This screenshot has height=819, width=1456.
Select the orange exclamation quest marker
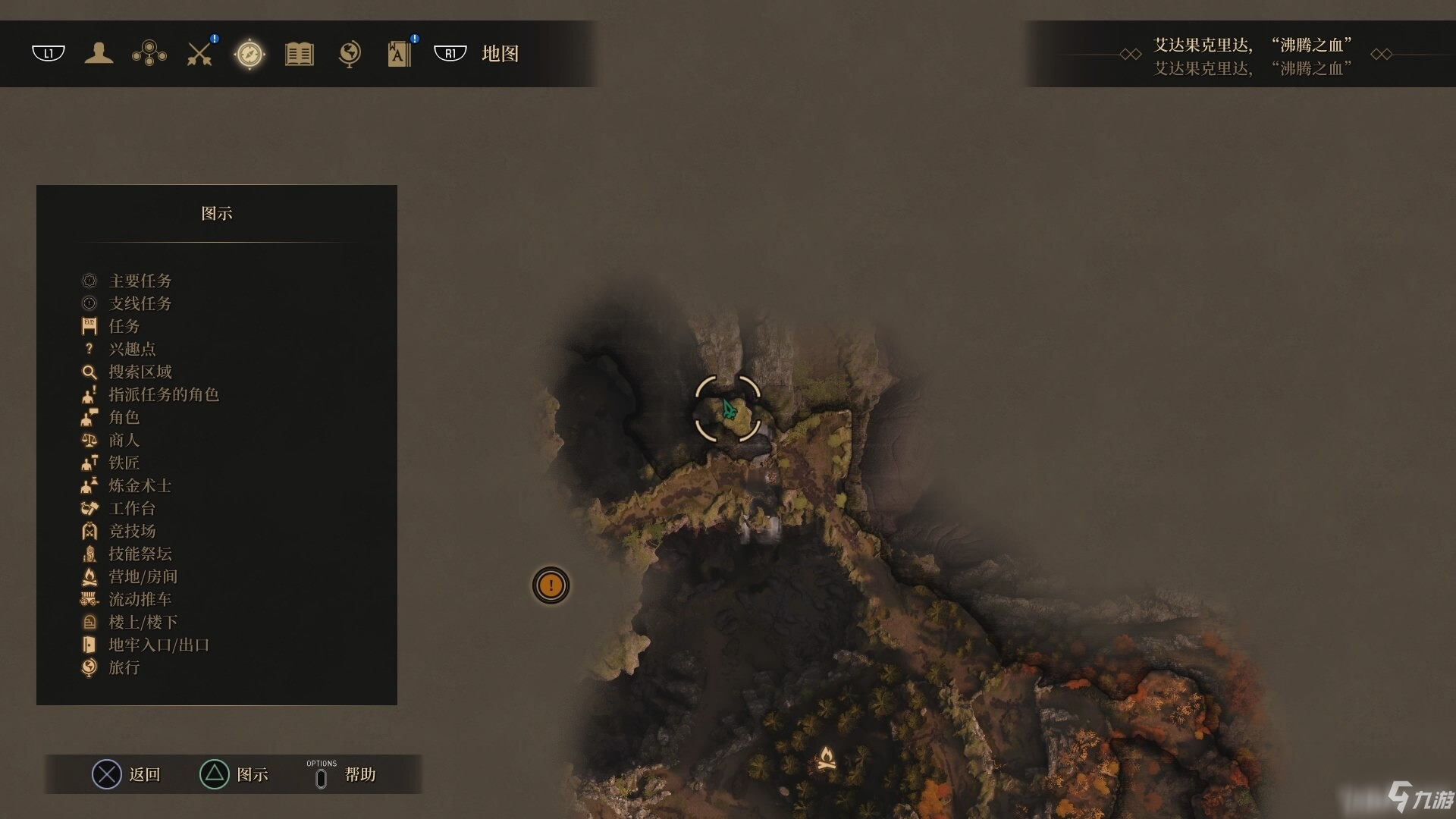tap(551, 585)
